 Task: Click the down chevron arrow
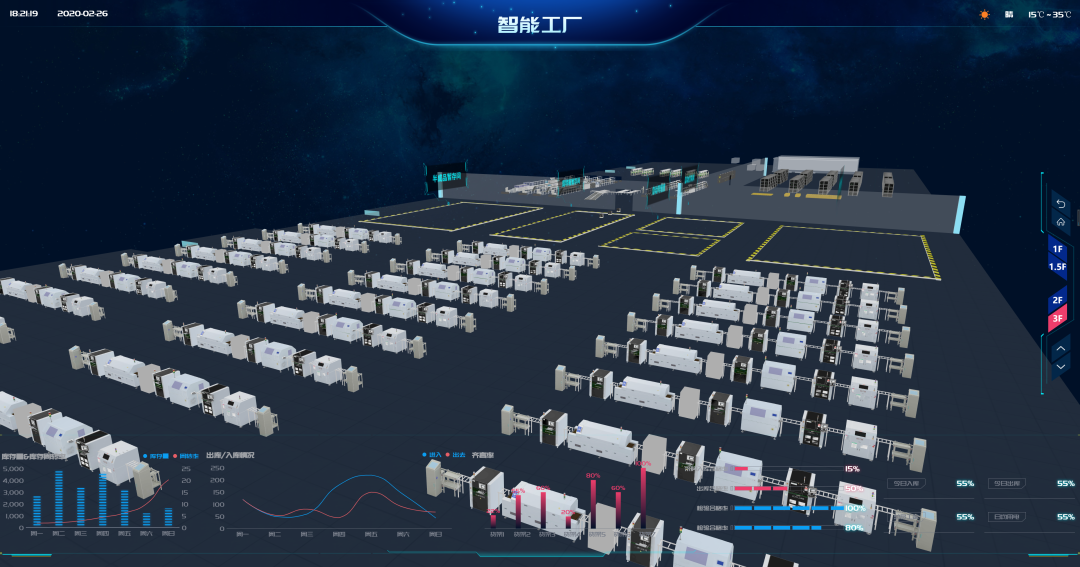(x=1060, y=366)
